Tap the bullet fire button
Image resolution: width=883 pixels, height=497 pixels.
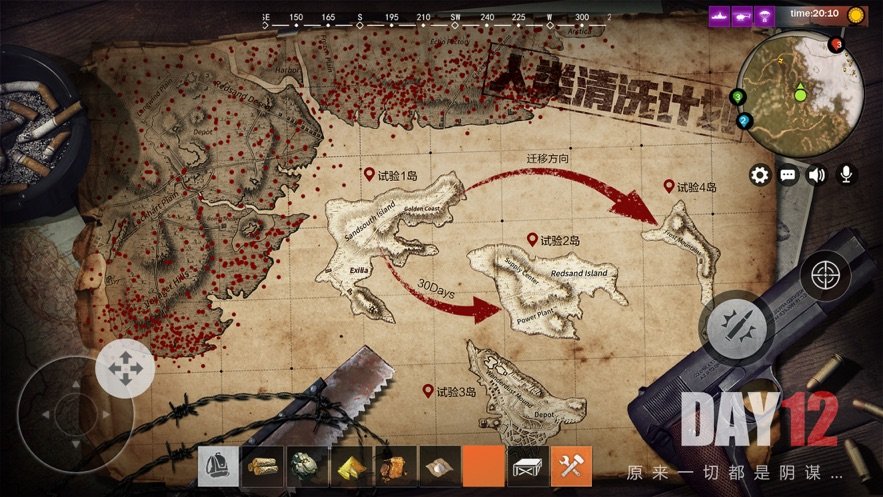pyautogui.click(x=737, y=324)
